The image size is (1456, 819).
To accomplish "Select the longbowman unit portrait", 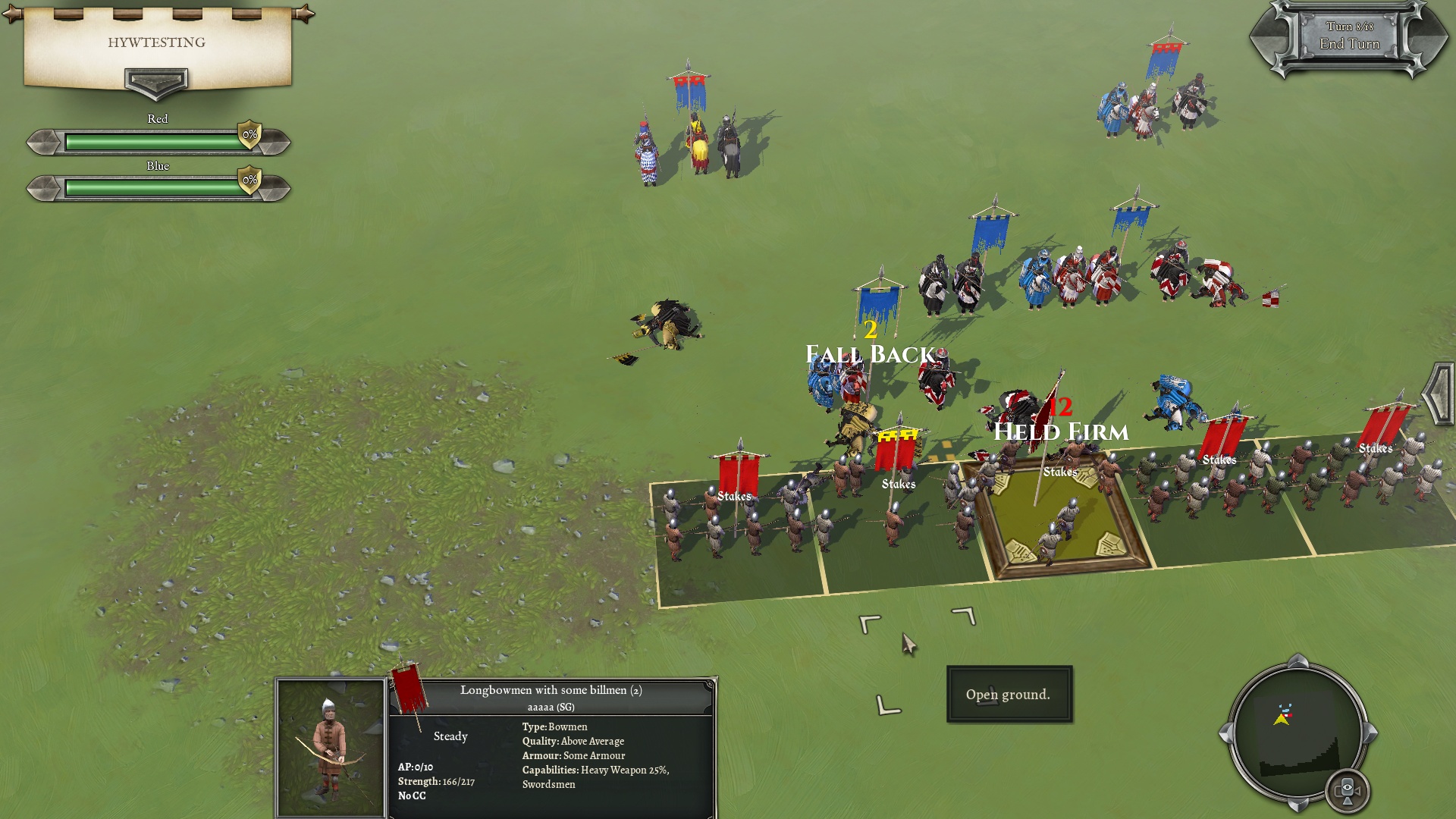I will (x=331, y=747).
